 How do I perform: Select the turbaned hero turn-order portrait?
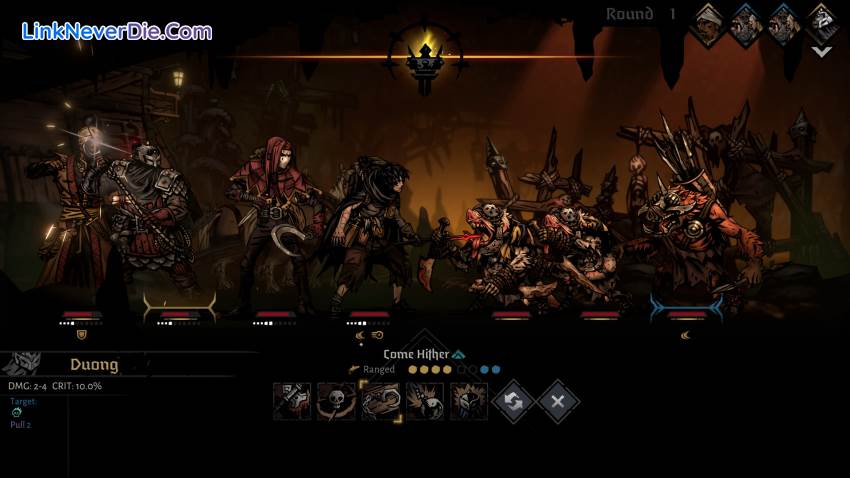710,24
